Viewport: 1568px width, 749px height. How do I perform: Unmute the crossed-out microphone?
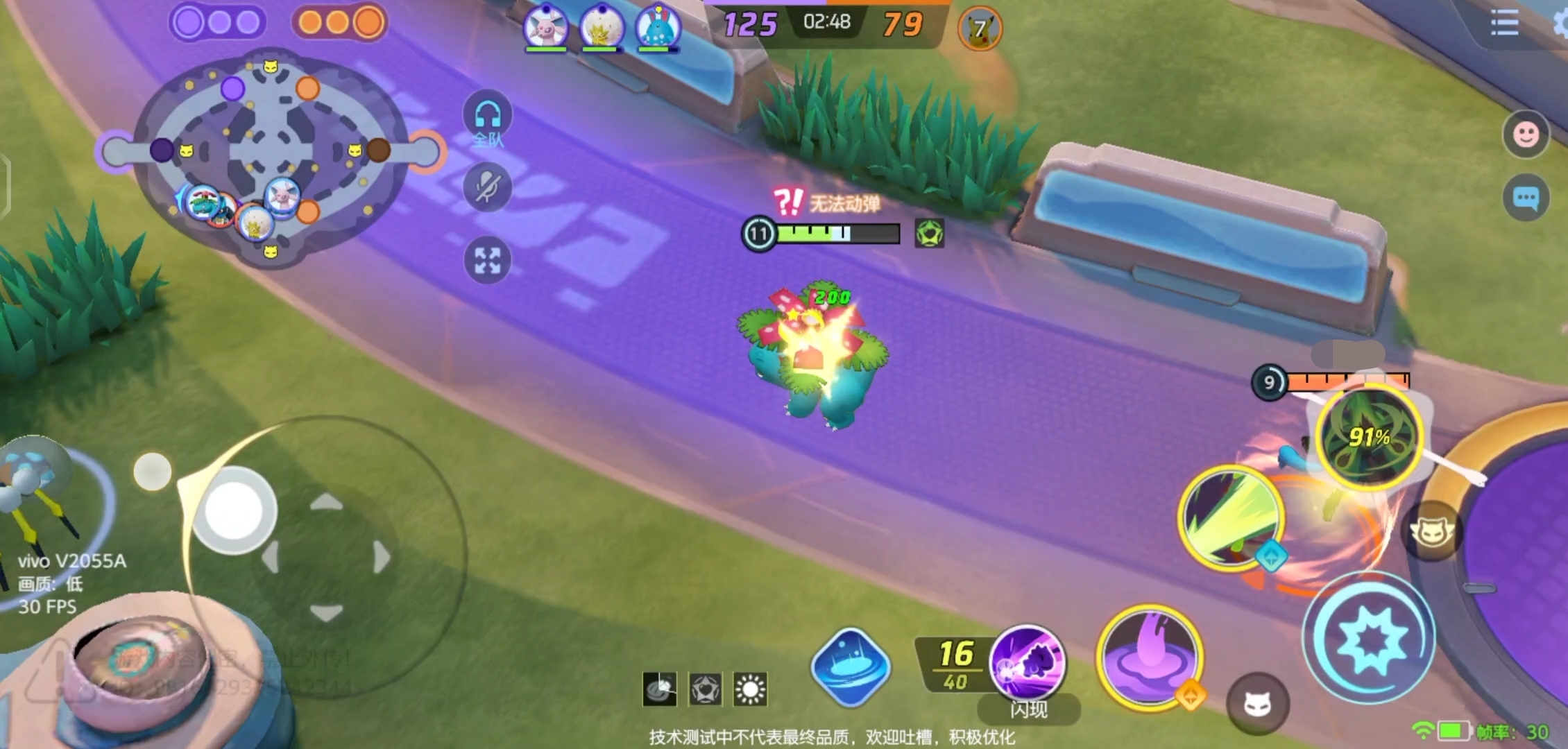coord(488,187)
